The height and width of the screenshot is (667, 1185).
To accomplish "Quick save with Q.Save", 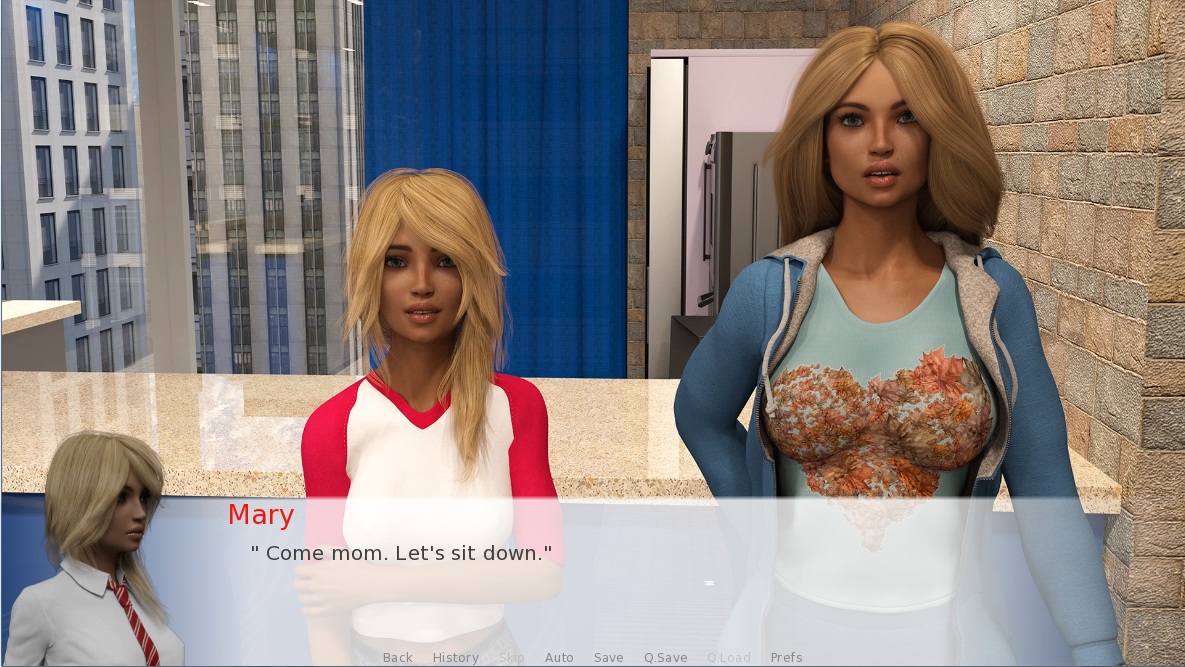I will [x=665, y=657].
